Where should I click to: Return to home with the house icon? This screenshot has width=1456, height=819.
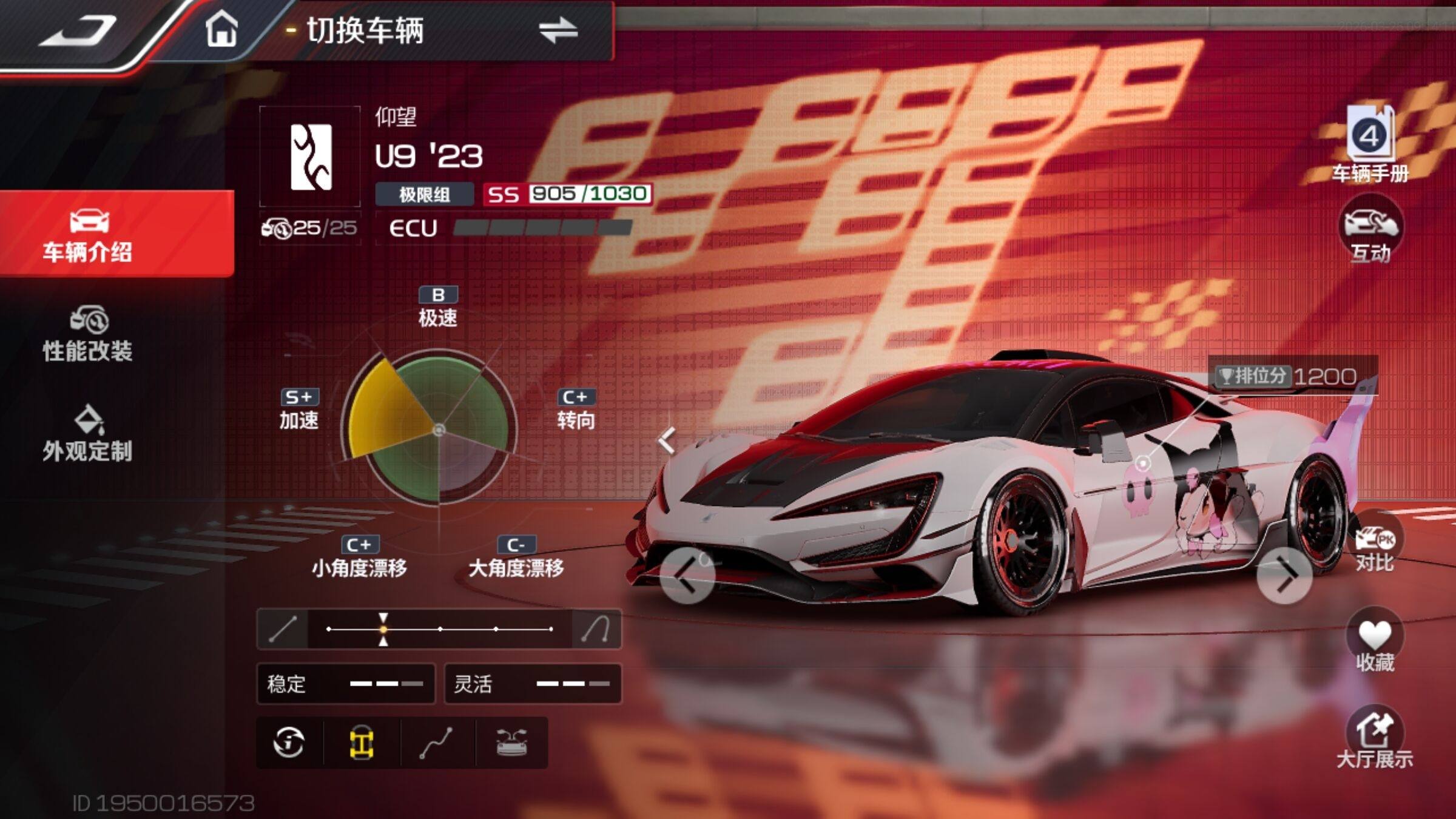[221, 30]
